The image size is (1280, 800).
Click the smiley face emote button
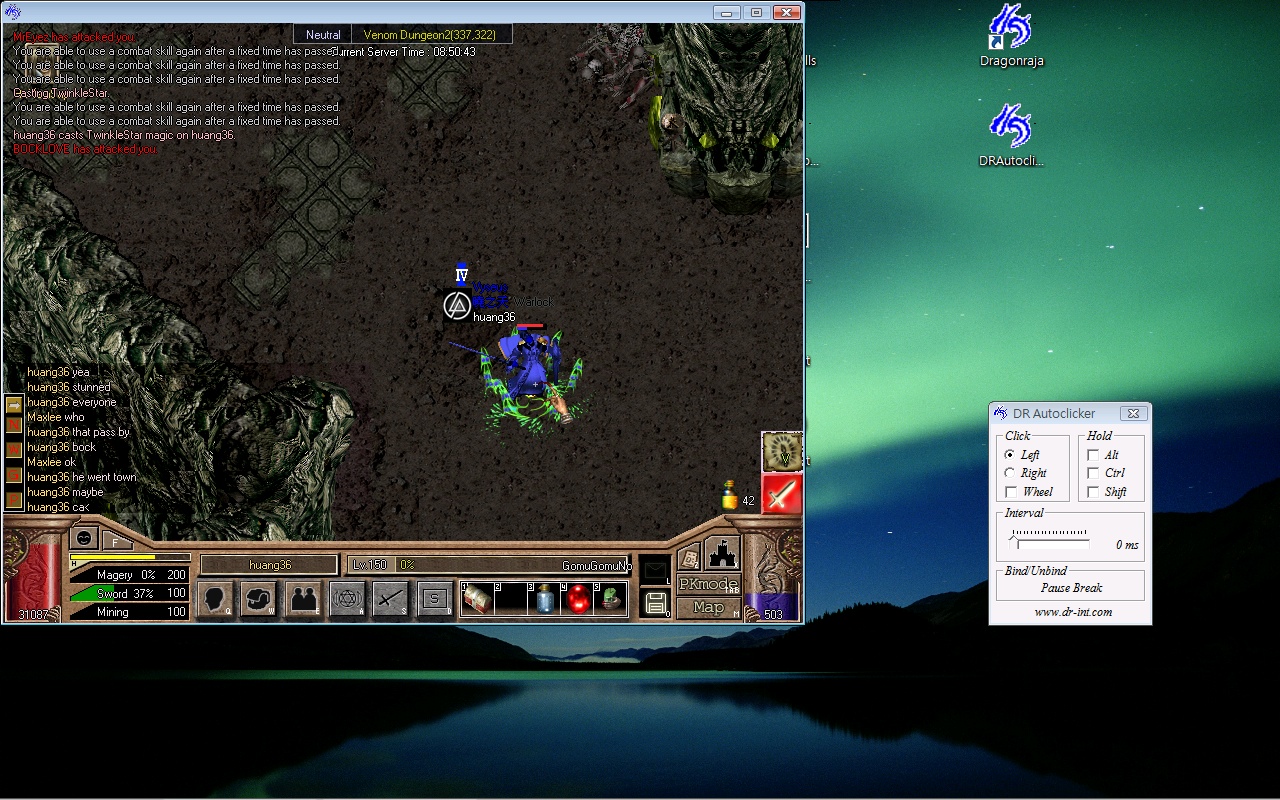85,538
